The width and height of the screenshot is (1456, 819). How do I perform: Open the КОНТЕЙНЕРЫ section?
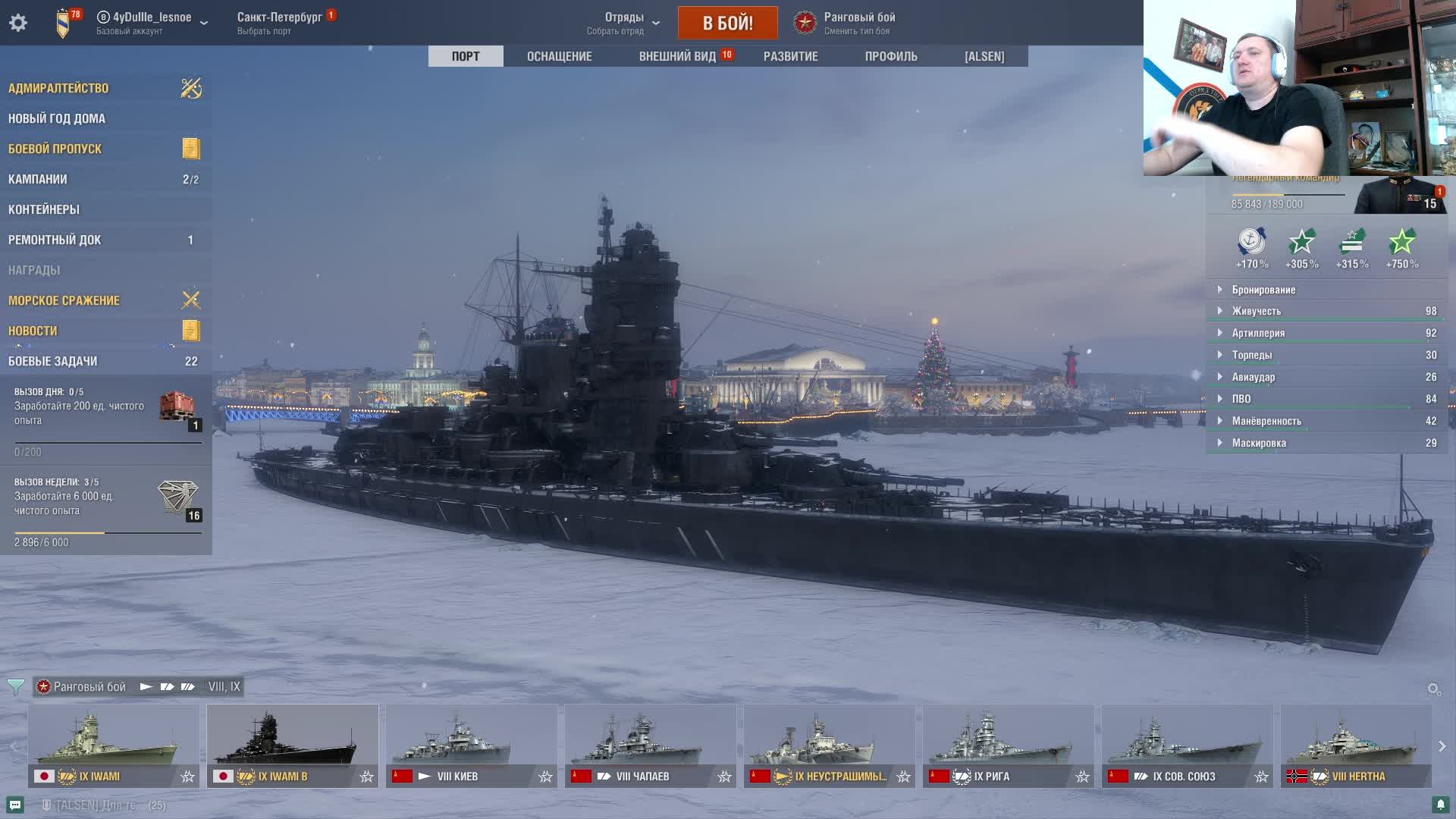point(44,209)
